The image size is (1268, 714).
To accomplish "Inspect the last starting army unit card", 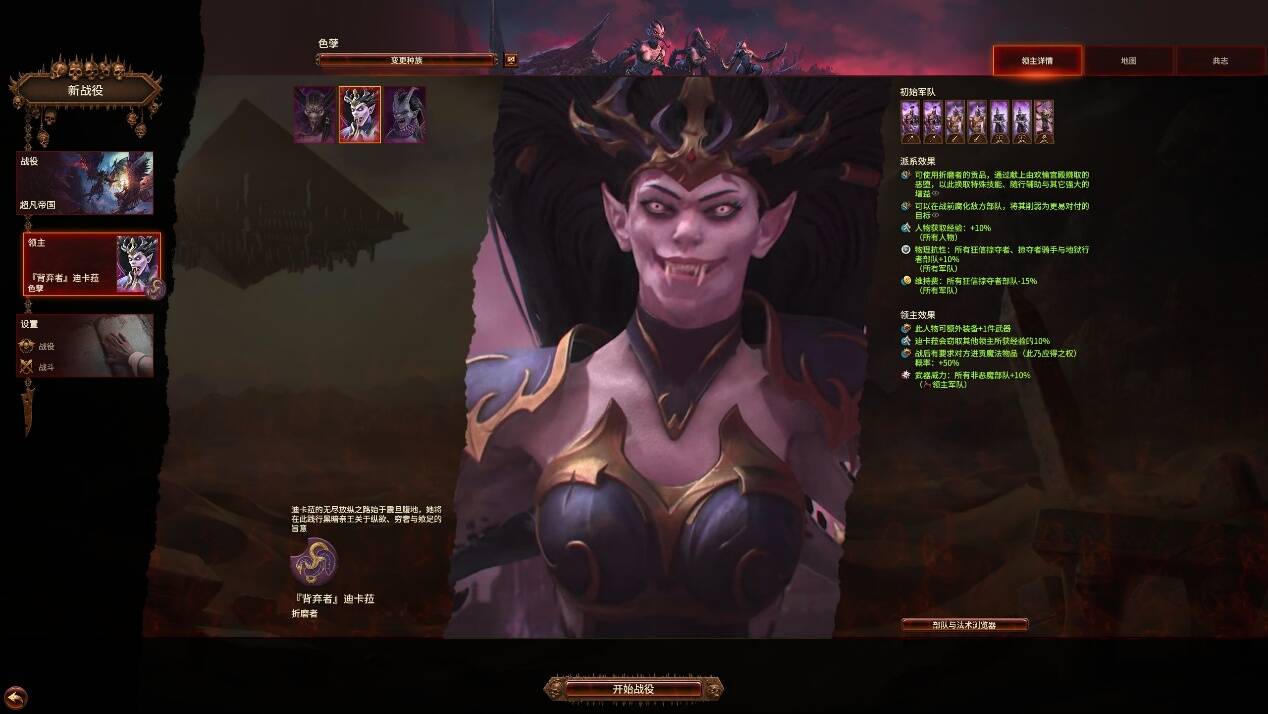I will click(1043, 122).
